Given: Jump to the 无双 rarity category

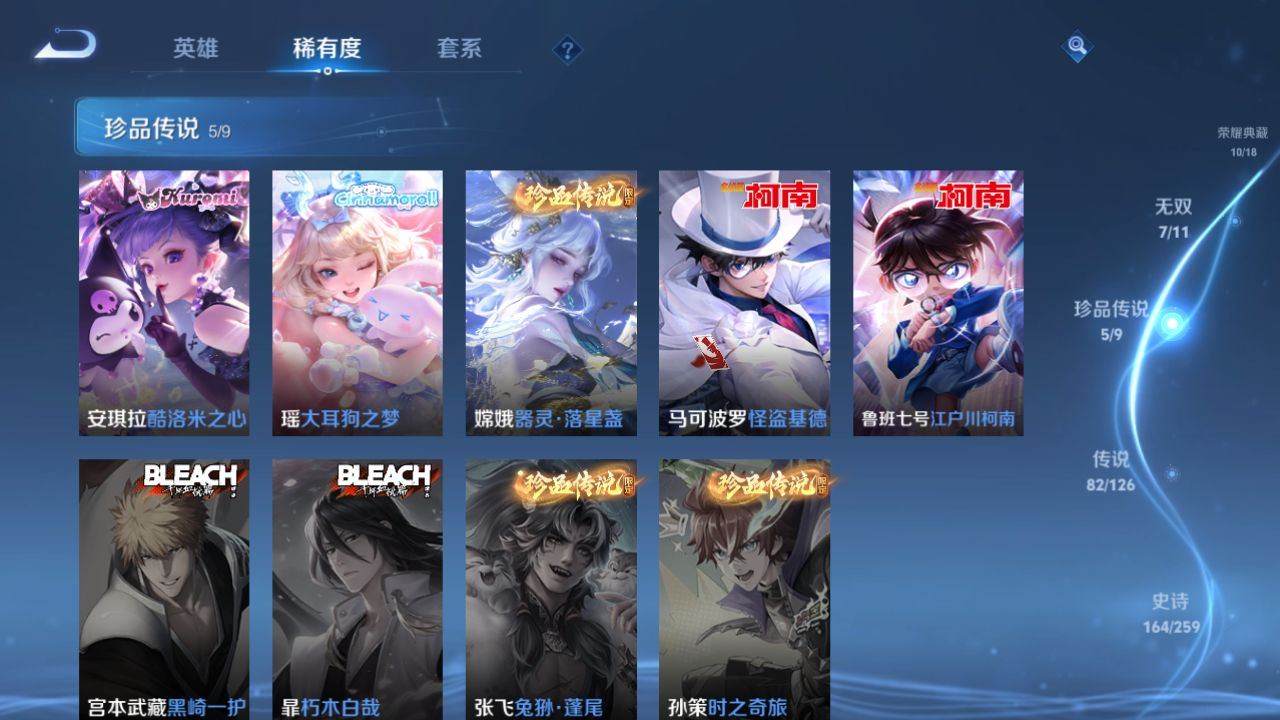Looking at the screenshot, I should click(1174, 217).
